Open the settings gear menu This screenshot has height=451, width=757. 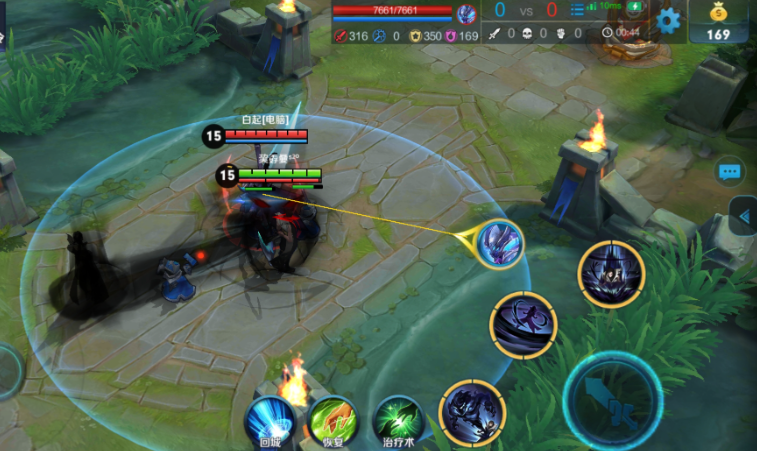coord(668,19)
